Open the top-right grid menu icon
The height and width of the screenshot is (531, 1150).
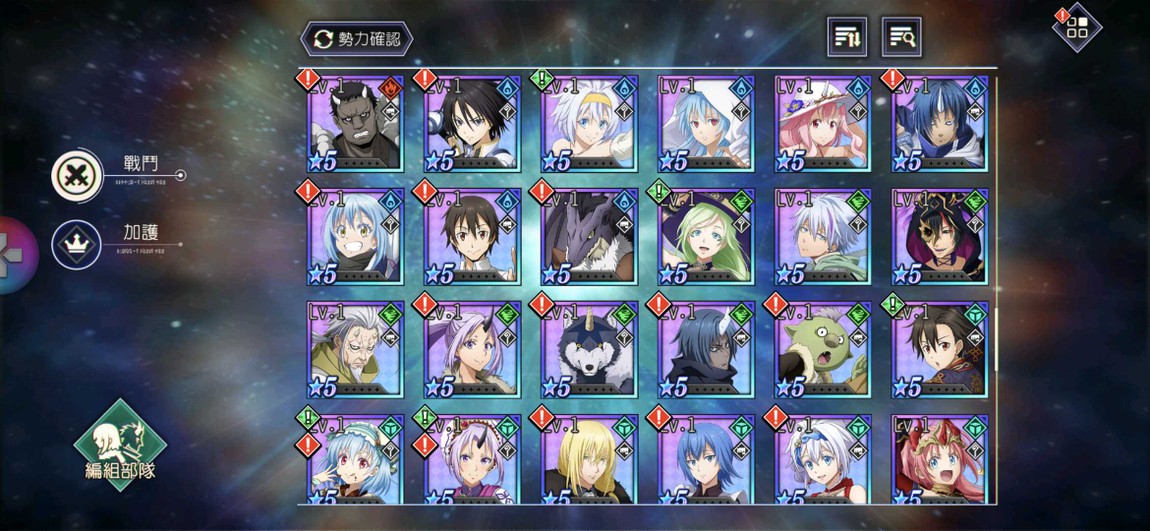coord(1077,28)
